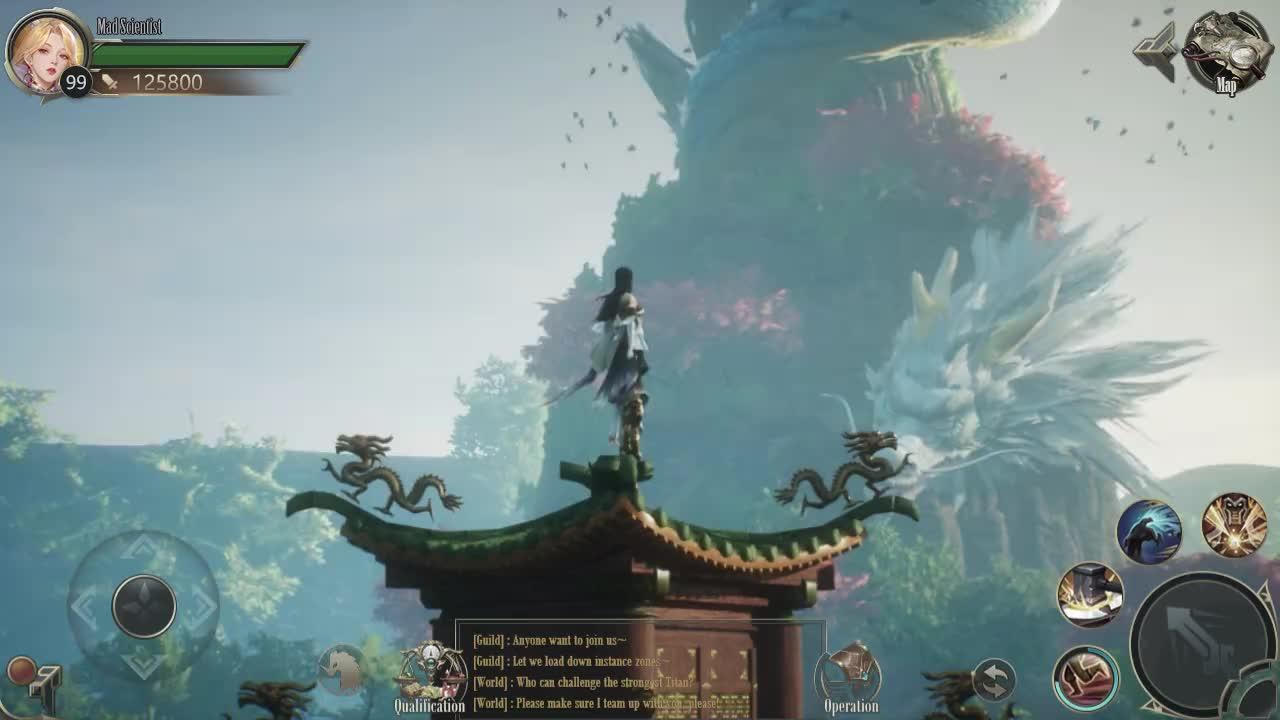Trigger the red kick skill on cooldown
Image resolution: width=1280 pixels, height=720 pixels.
[x=1086, y=677]
